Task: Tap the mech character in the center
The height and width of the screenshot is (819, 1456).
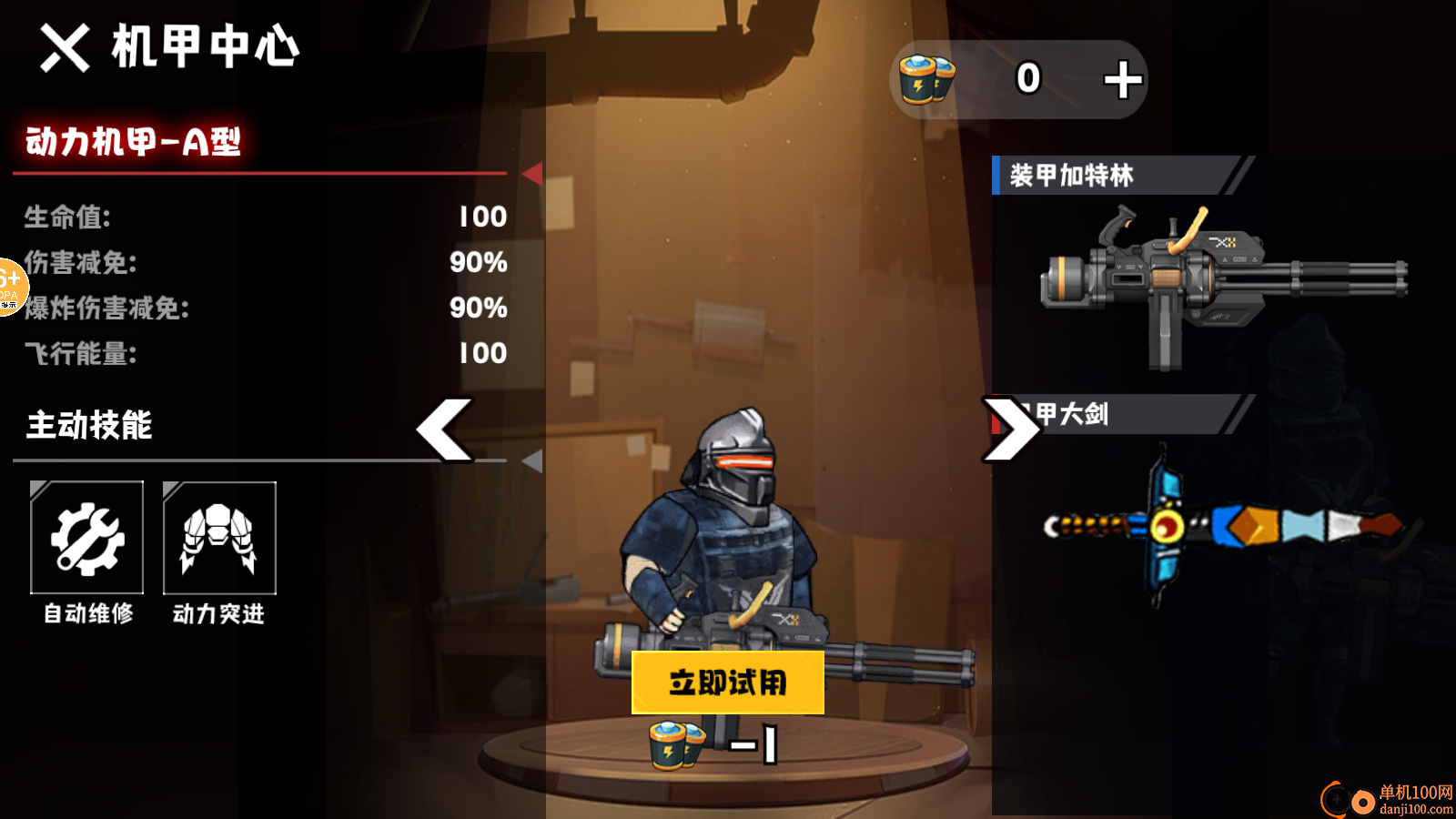Action: click(728, 528)
